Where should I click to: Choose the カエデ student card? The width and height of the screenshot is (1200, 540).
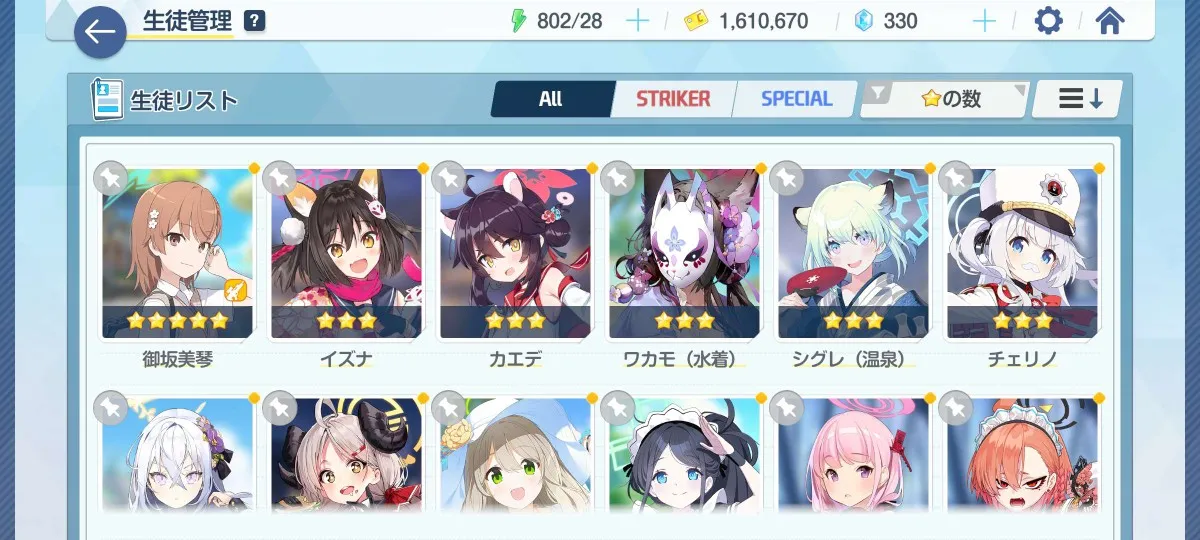tap(516, 254)
